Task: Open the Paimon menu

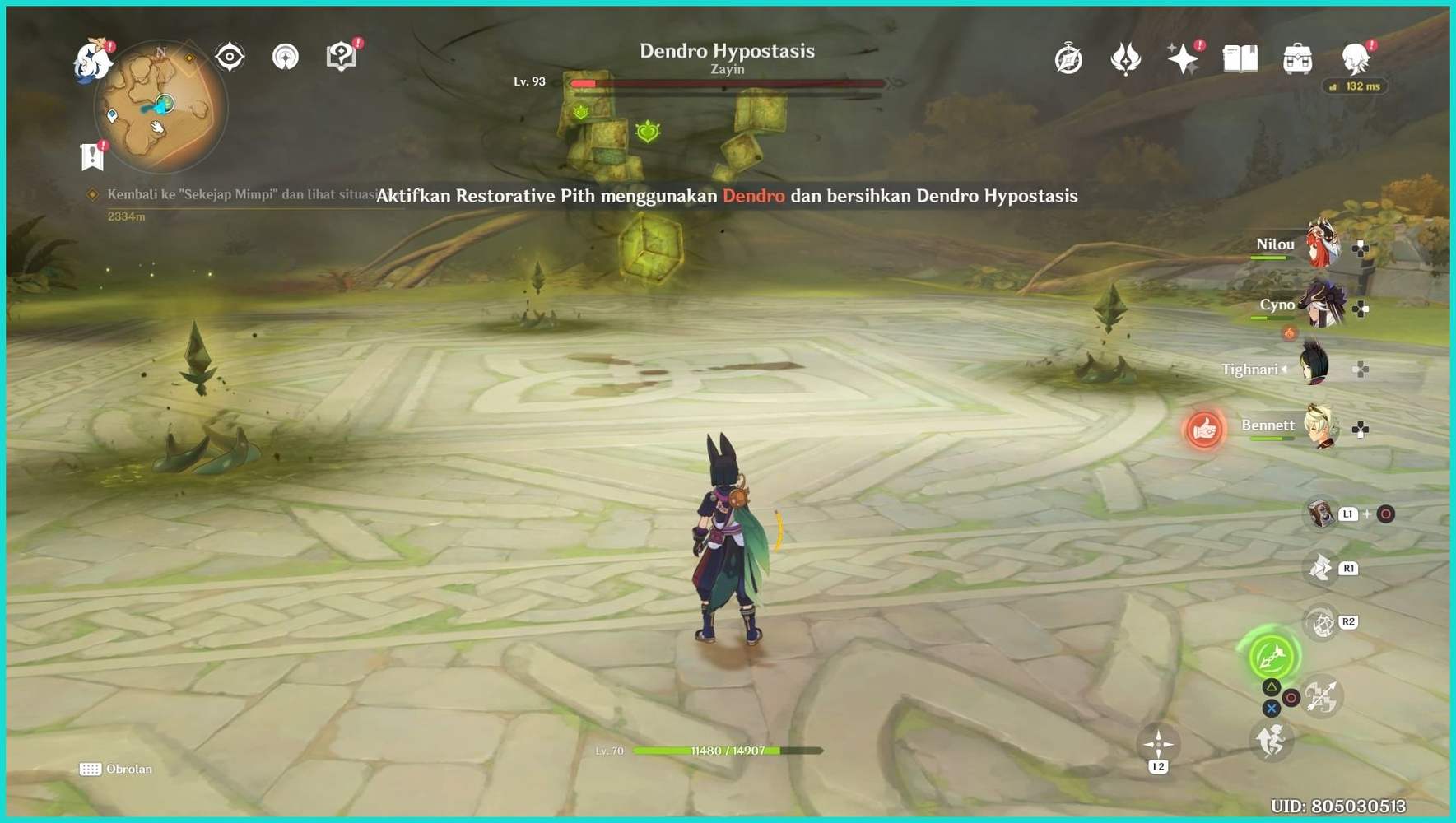Action: pyautogui.click(x=93, y=58)
